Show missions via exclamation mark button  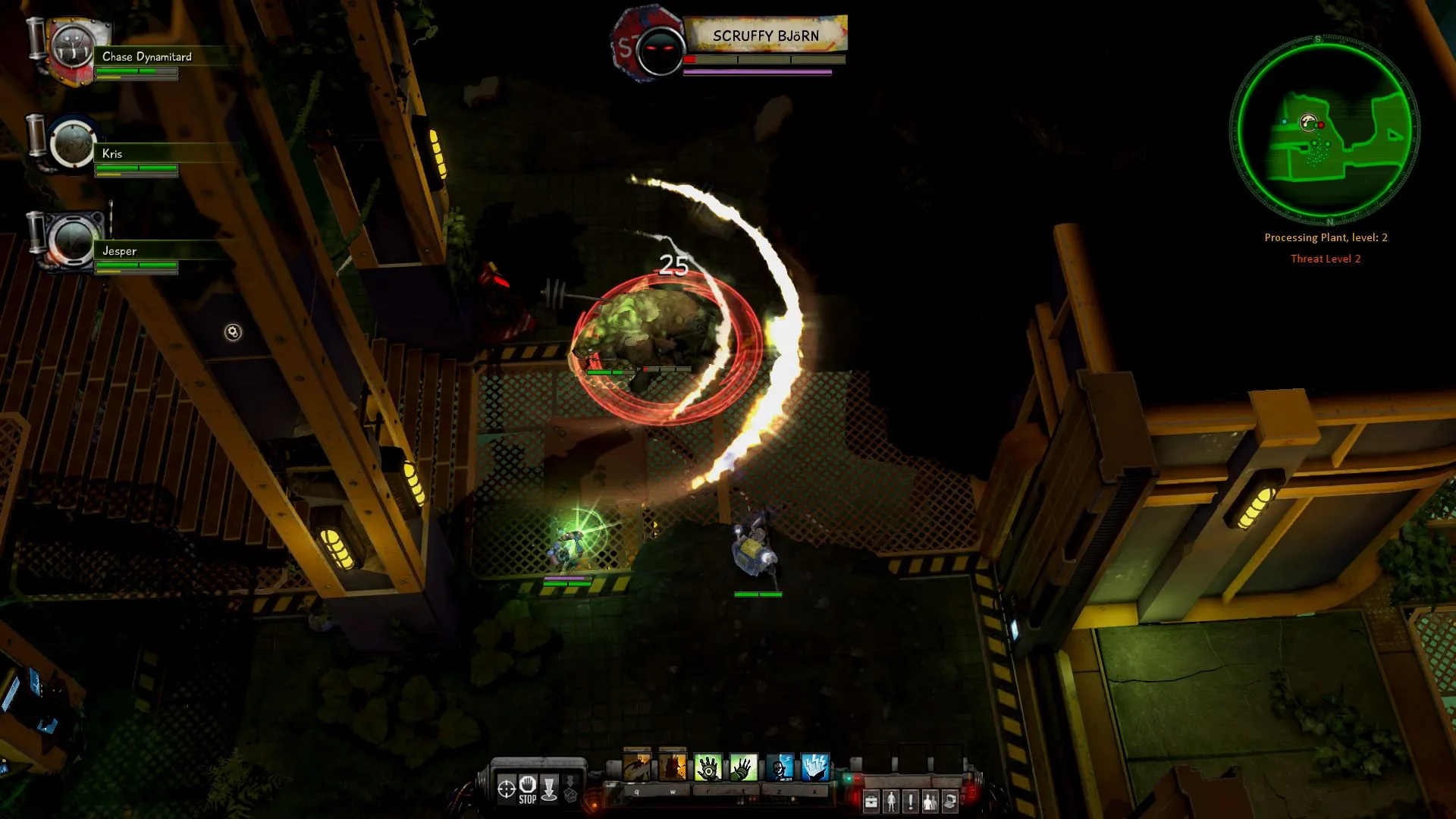[x=911, y=801]
